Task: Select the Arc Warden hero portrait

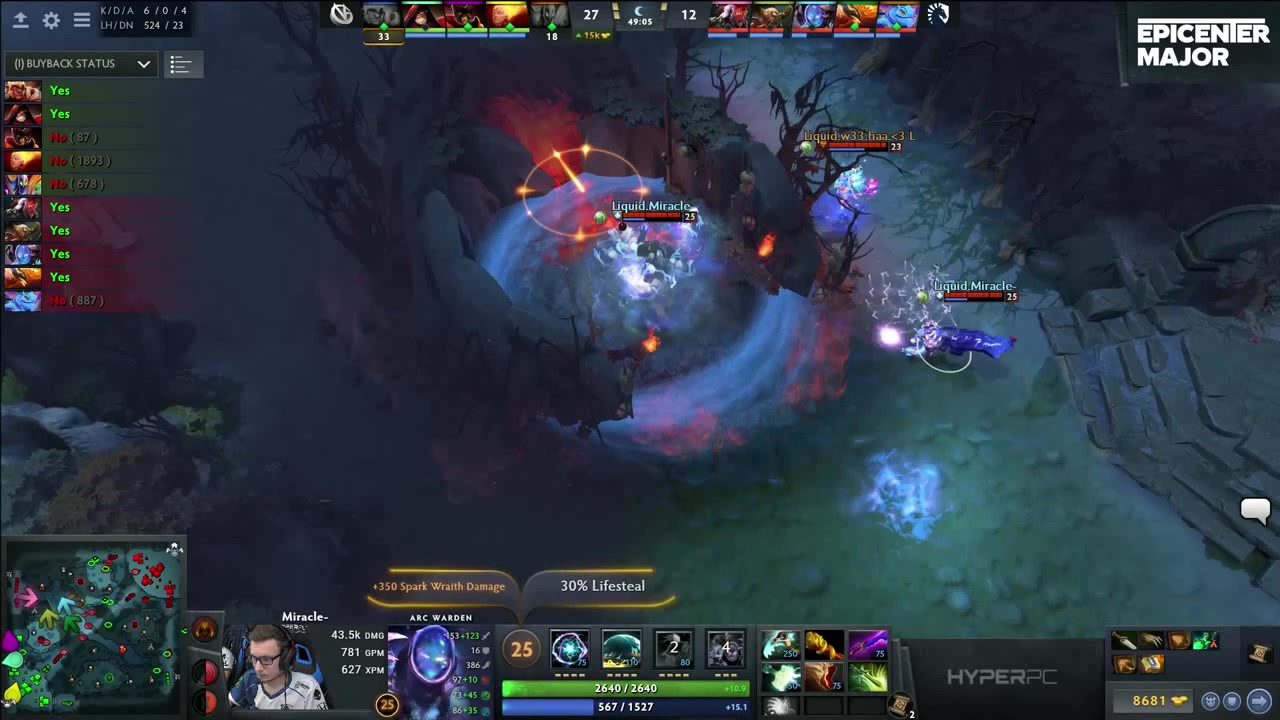Action: pos(434,663)
